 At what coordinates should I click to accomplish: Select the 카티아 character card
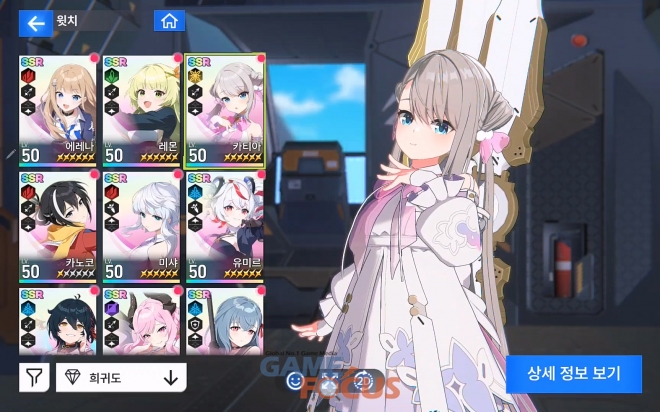(x=225, y=110)
